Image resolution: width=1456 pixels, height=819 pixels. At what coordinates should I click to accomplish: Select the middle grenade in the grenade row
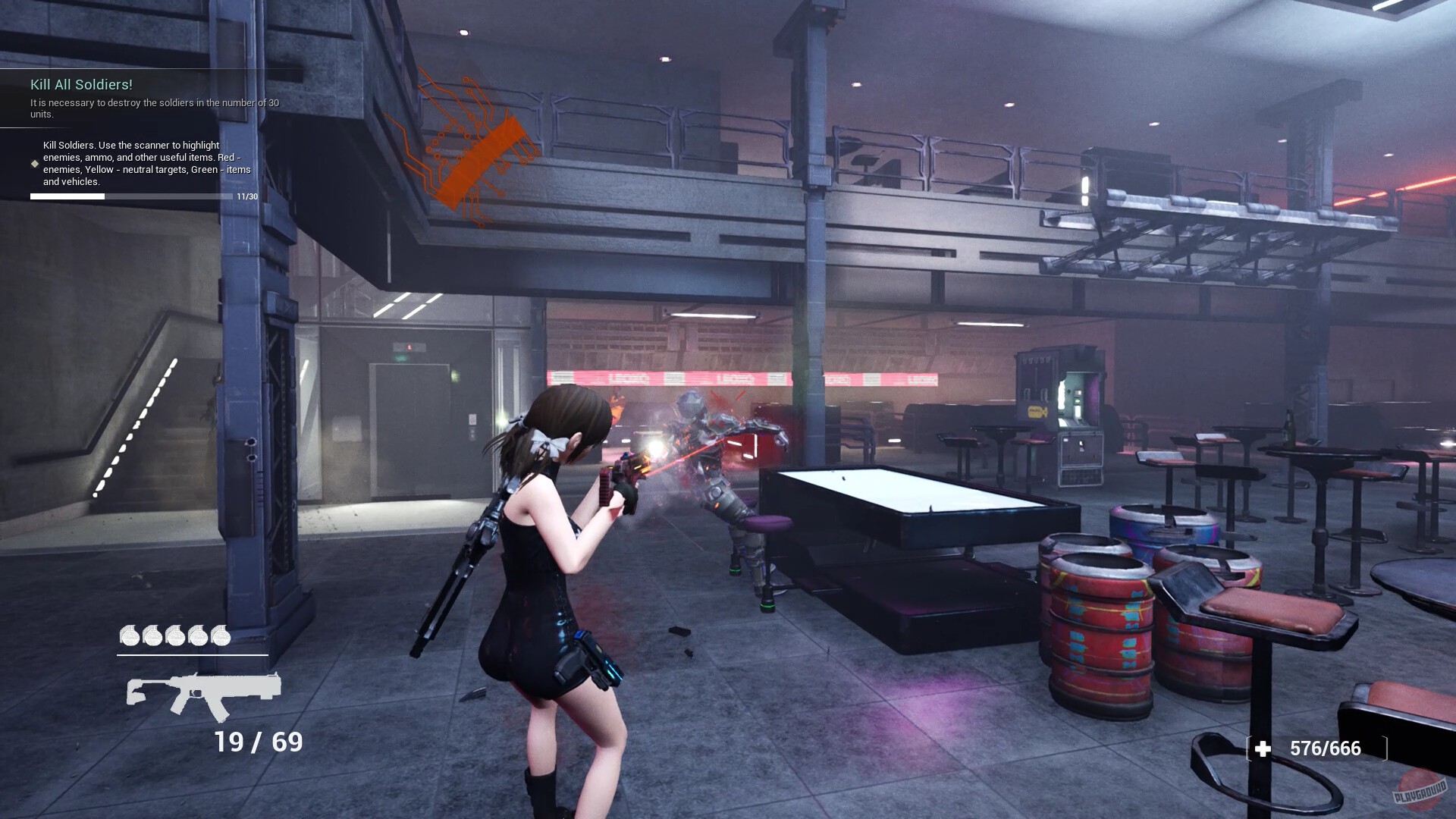pyautogui.click(x=176, y=635)
